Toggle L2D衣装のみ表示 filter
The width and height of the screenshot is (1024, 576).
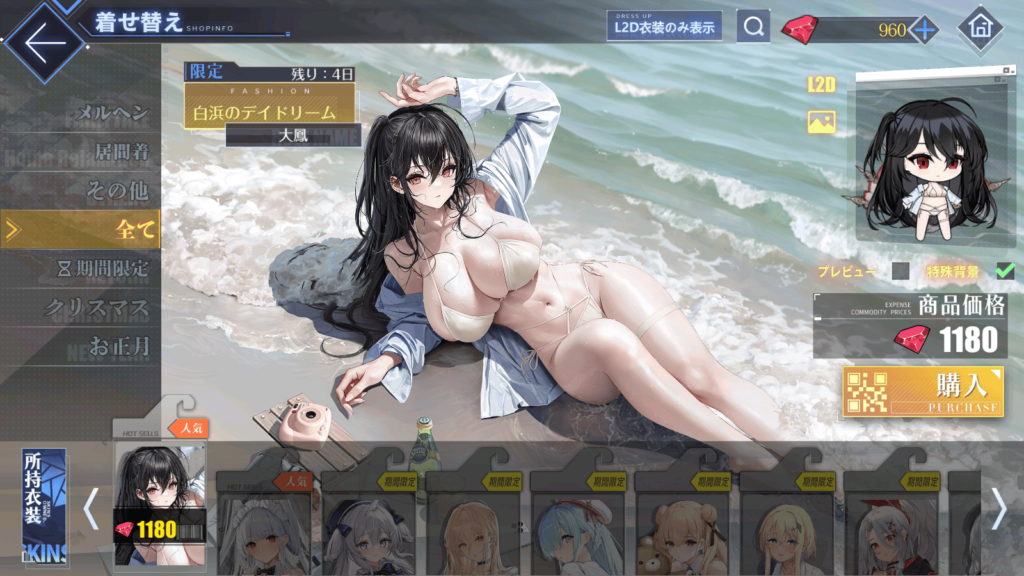coord(664,26)
